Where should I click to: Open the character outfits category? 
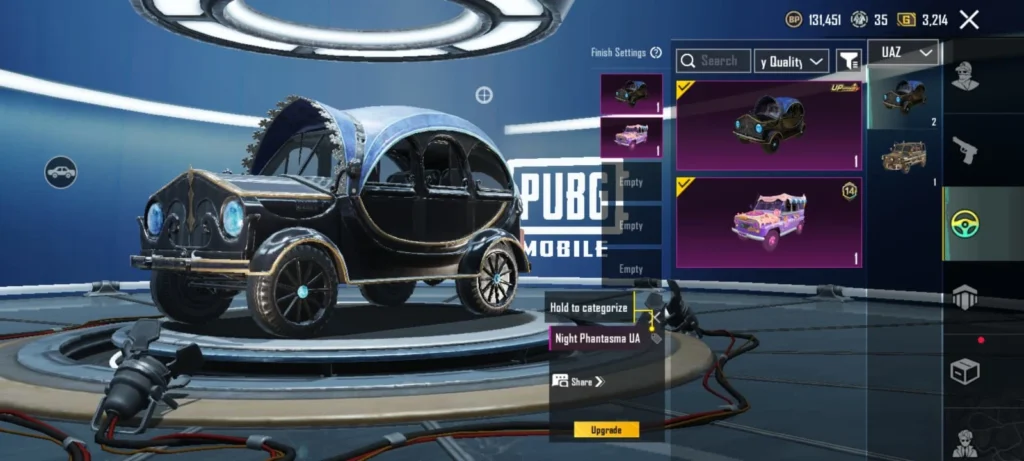(x=965, y=76)
